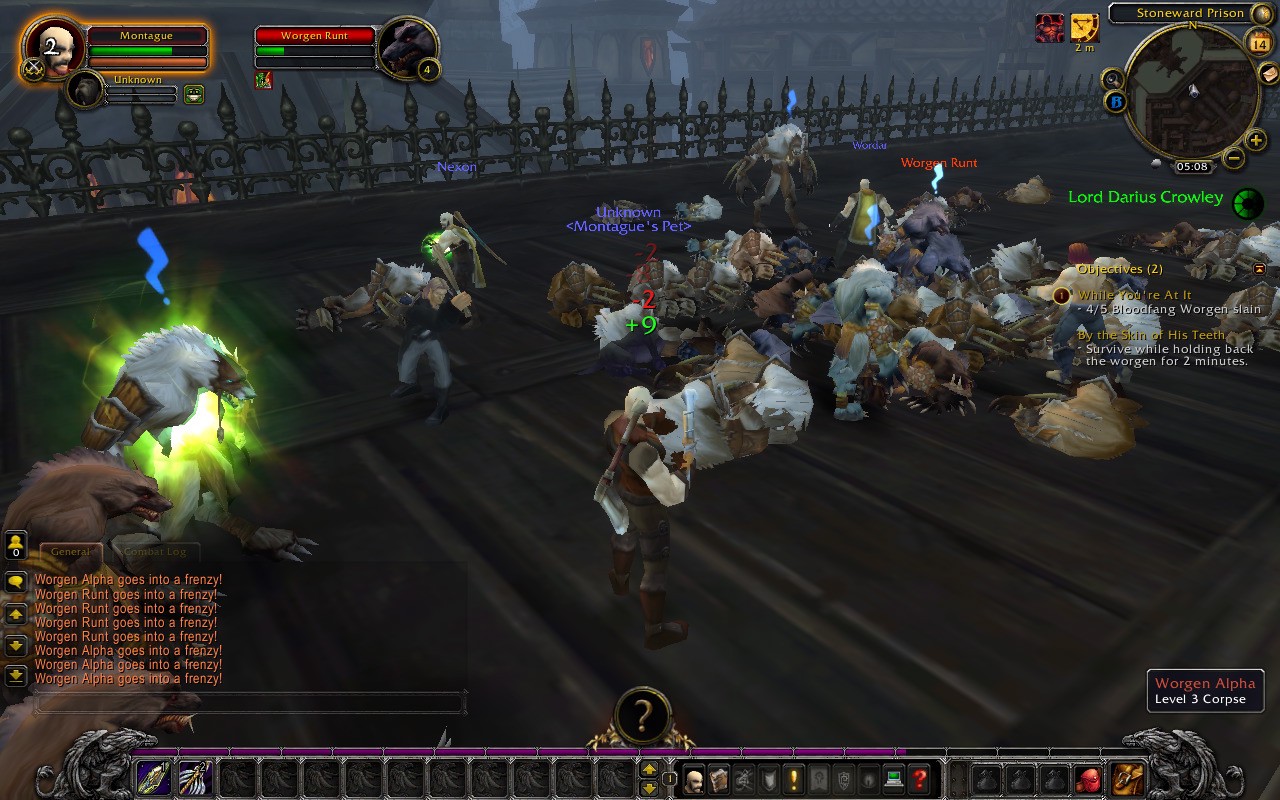Open the minimap calendar button showing 14
The image size is (1280, 800).
coord(1258,41)
